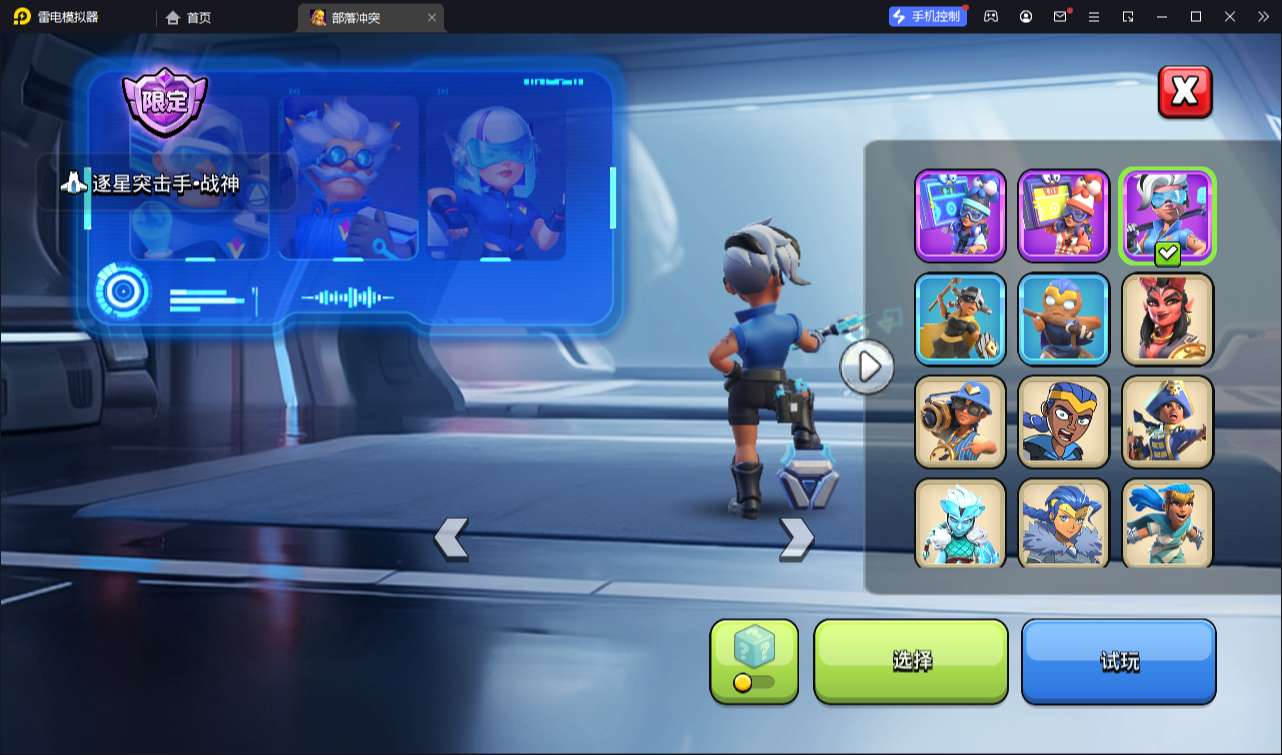
Task: Click the green 选择 button
Action: coord(911,661)
